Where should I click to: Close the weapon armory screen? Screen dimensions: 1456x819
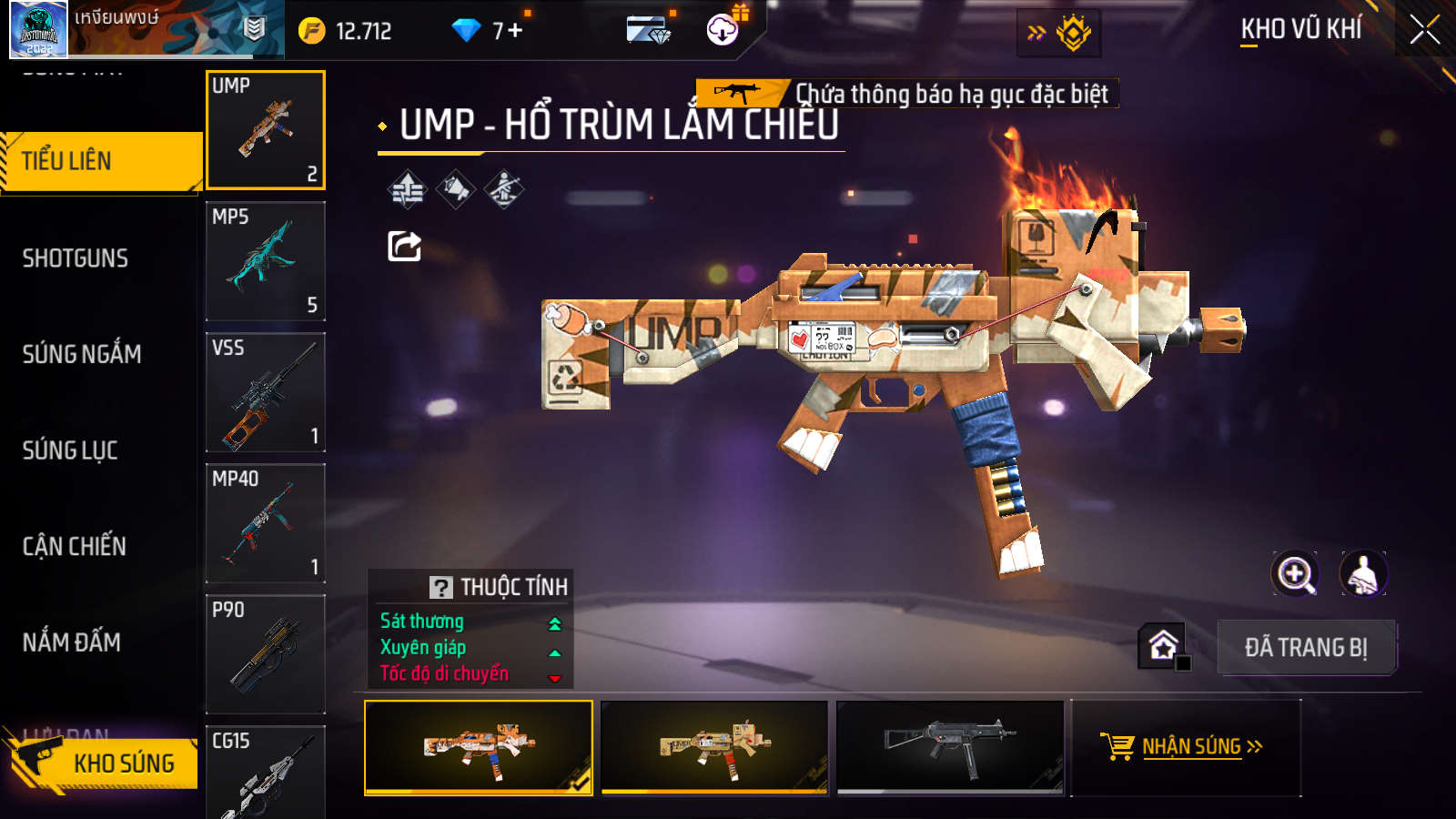pyautogui.click(x=1424, y=30)
